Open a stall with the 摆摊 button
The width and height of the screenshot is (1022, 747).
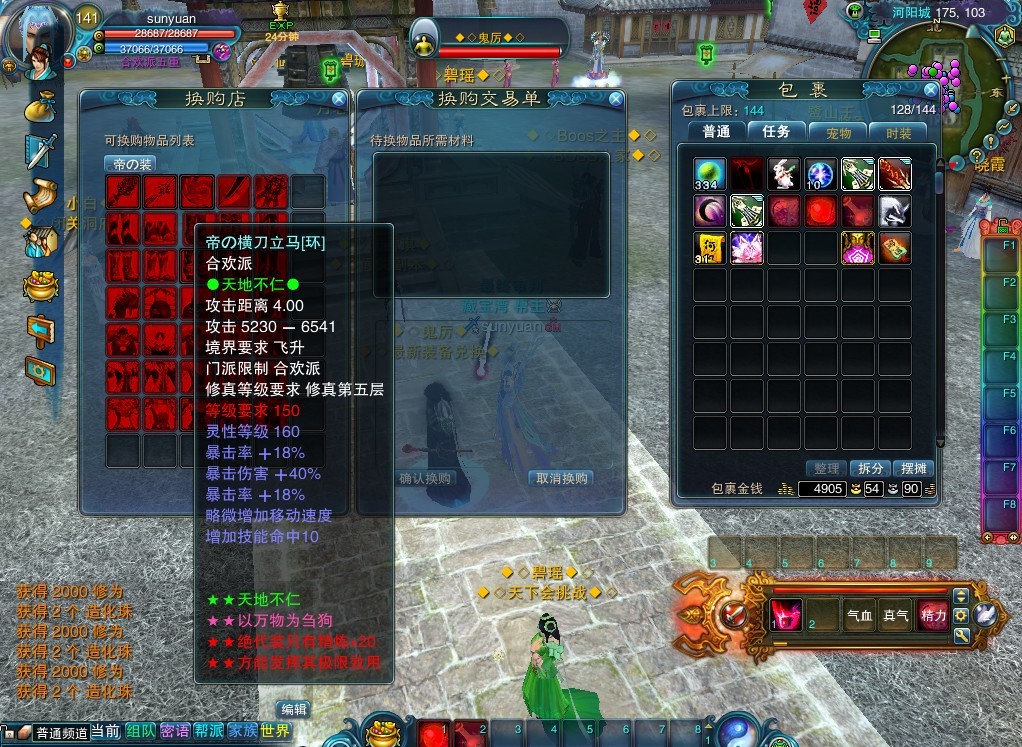(x=915, y=468)
